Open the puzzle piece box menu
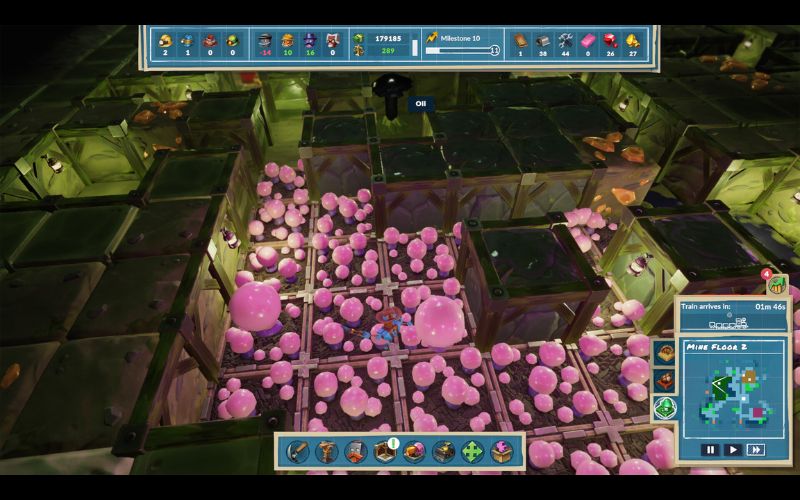800x500 pixels. pyautogui.click(x=501, y=452)
